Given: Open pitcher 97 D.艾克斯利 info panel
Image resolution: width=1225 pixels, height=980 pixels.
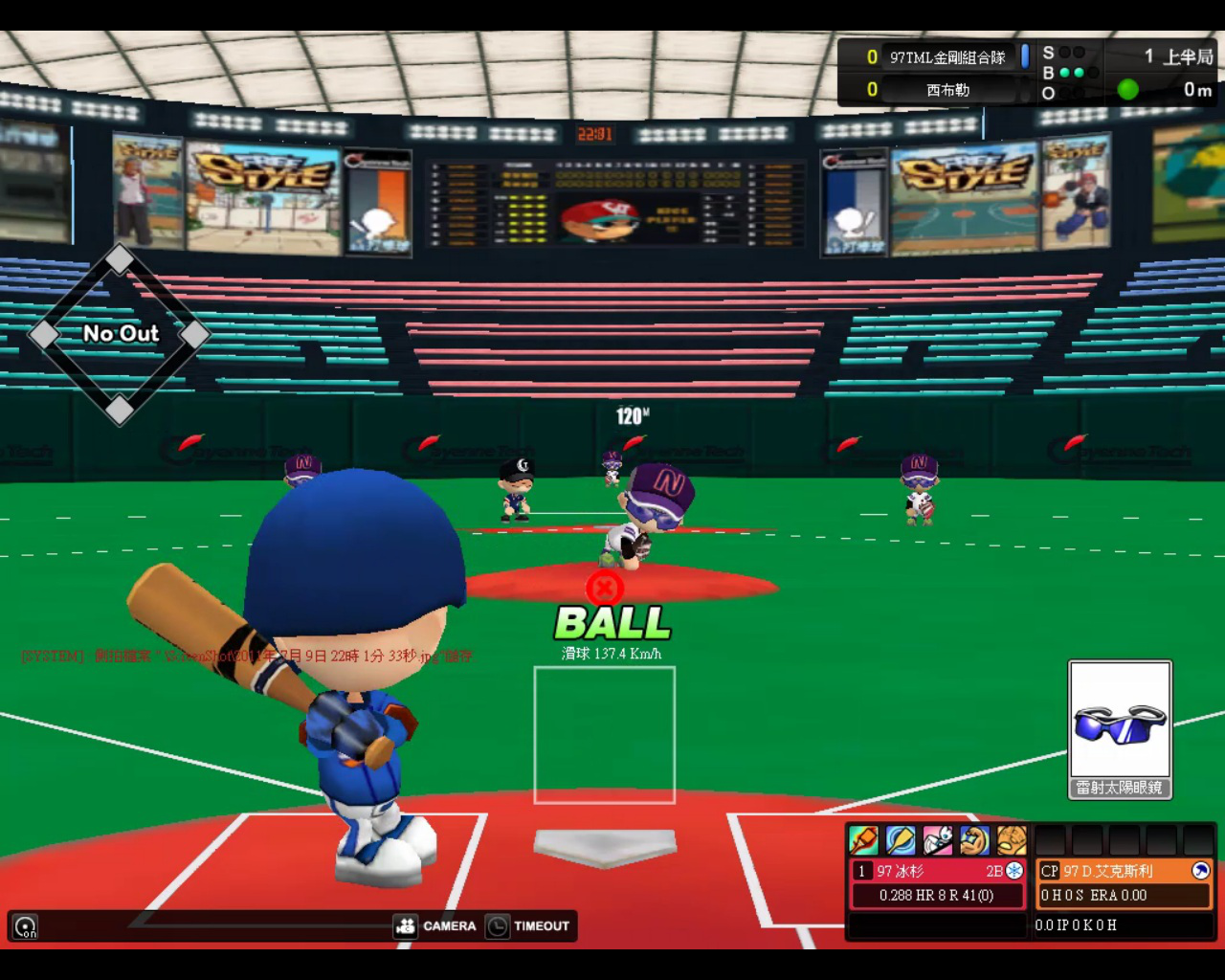Looking at the screenshot, I should click(x=1124, y=882).
